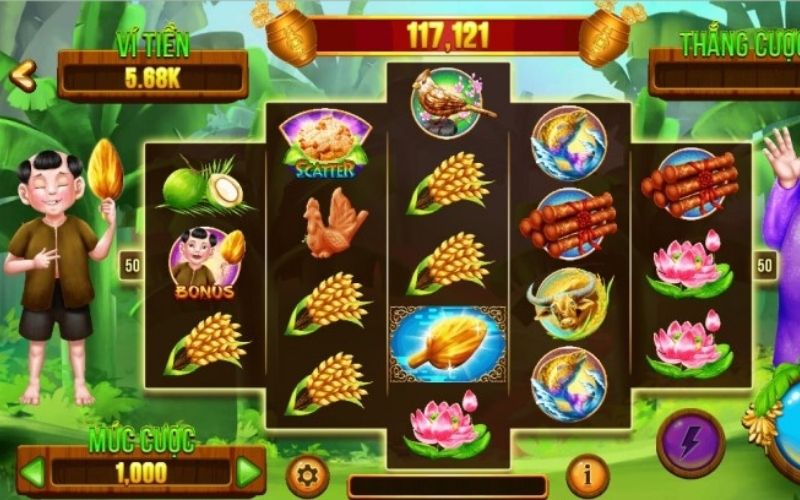
Task: Show game info with the i button
Action: coord(587,476)
